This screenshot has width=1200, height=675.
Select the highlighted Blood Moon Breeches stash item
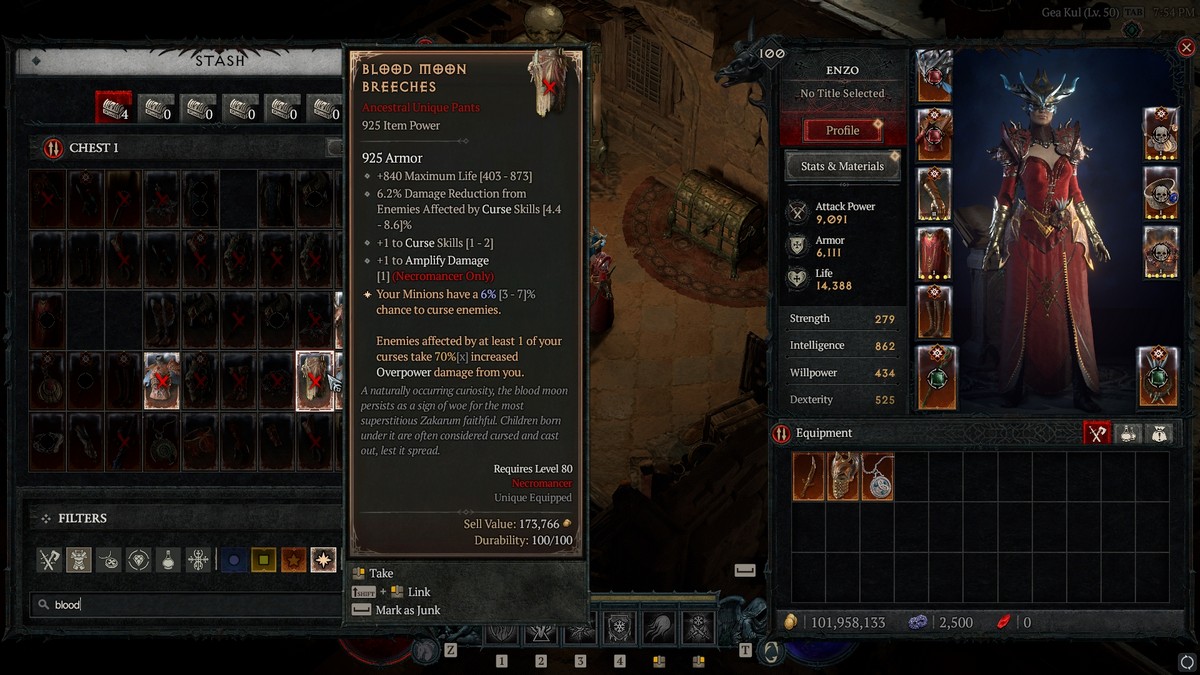click(314, 381)
